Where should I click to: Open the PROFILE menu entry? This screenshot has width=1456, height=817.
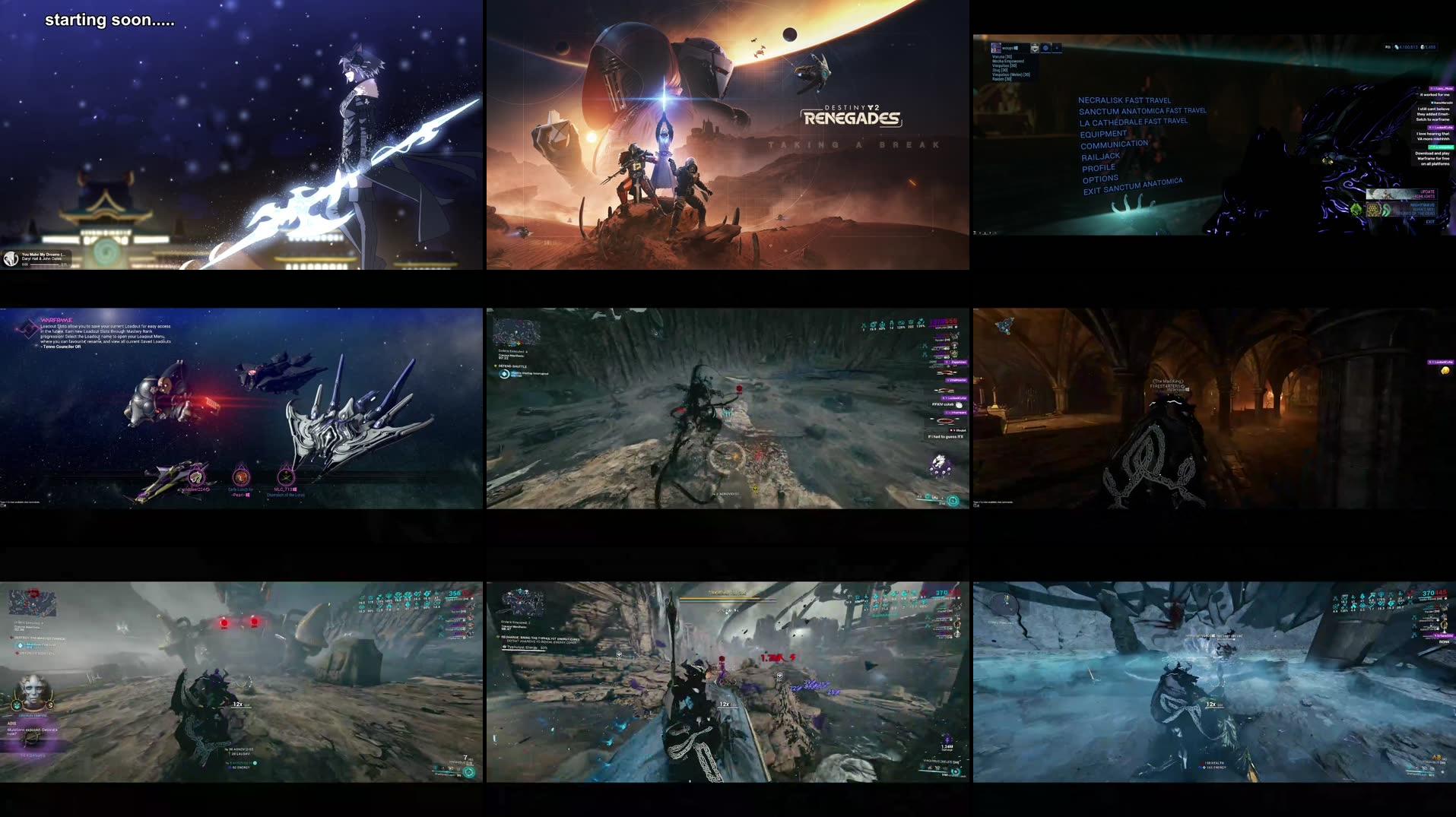coord(1097,166)
